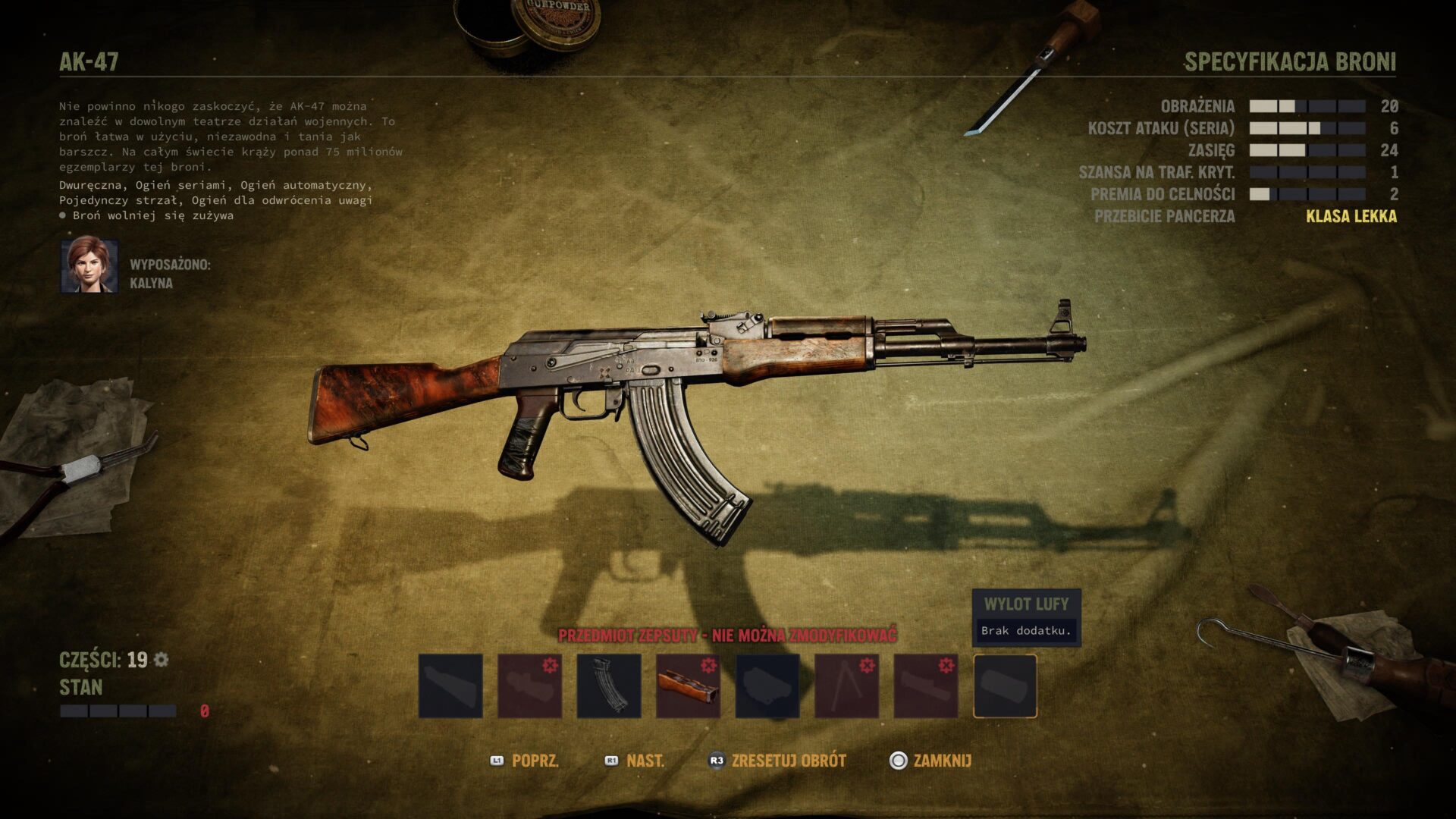Viewport: 1456px width, 819px height.
Task: Click Kalyna's character portrait
Action: 89,266
